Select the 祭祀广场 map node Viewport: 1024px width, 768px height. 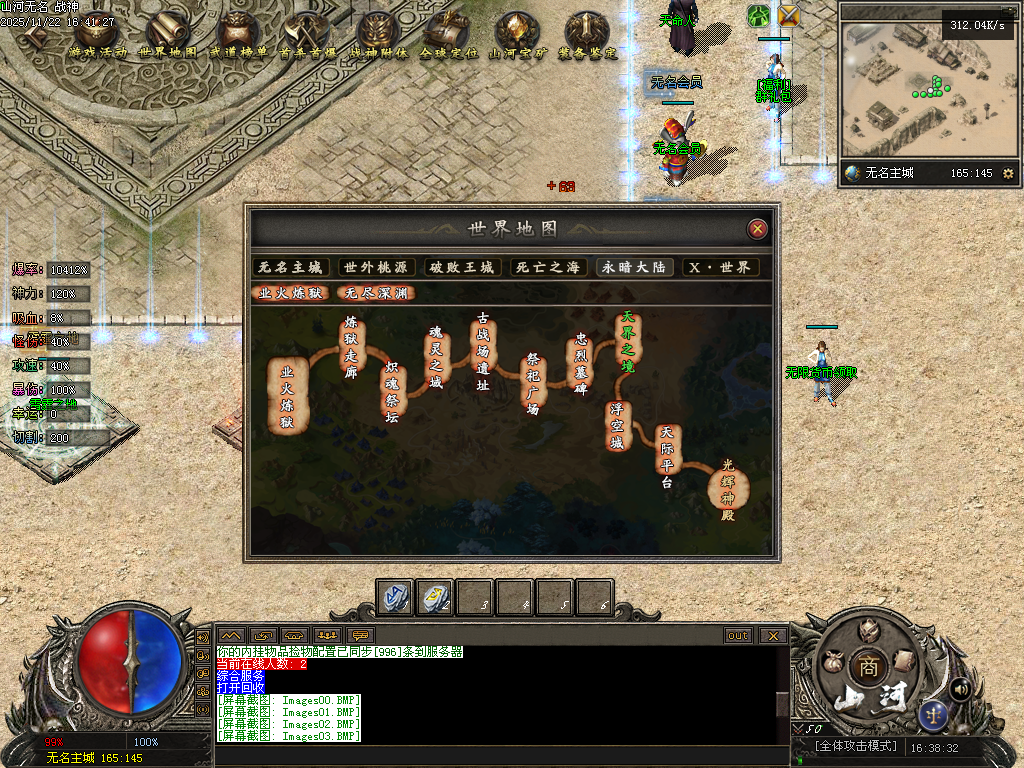533,385
